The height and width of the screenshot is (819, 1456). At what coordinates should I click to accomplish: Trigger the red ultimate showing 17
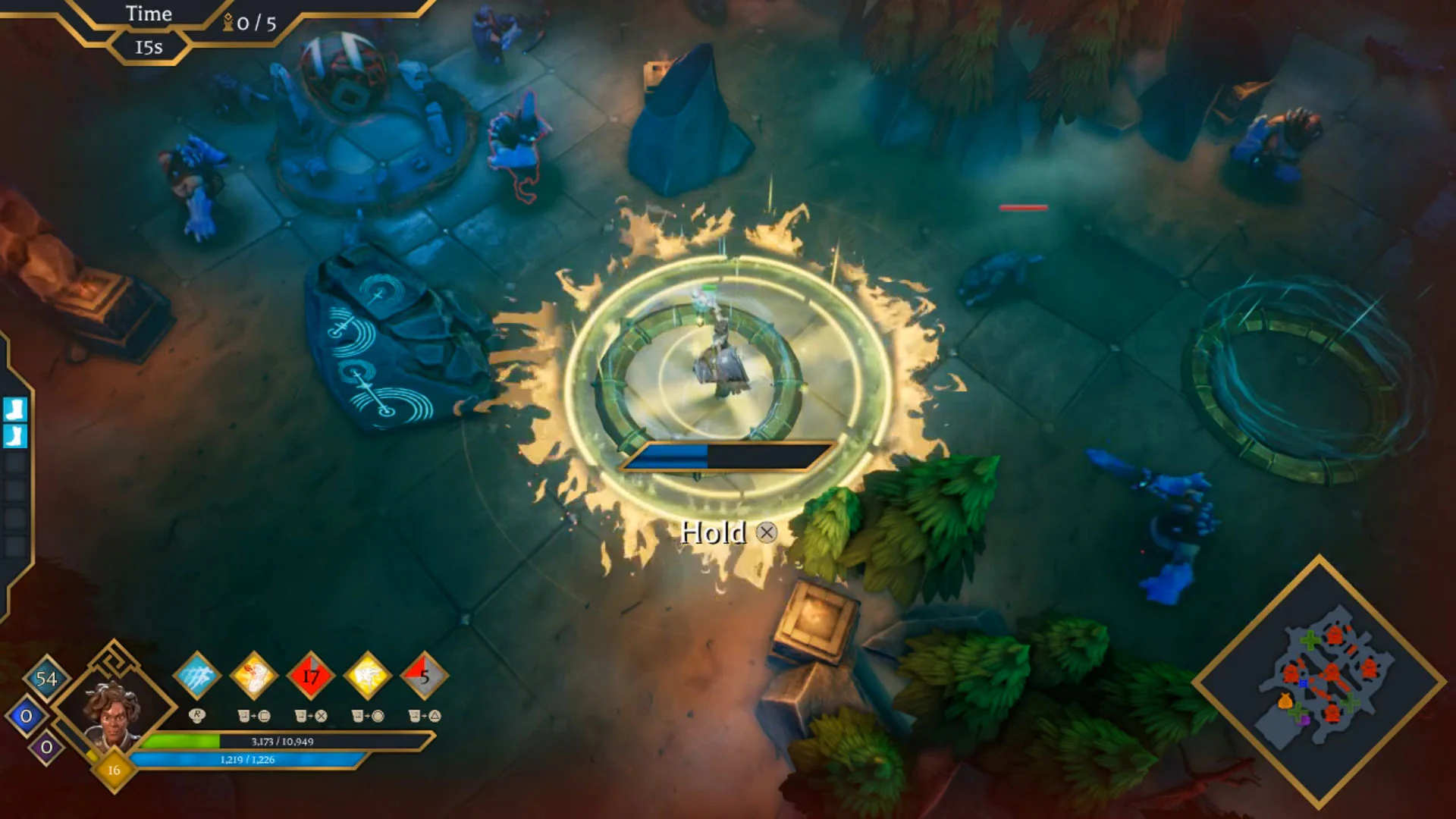tap(312, 679)
